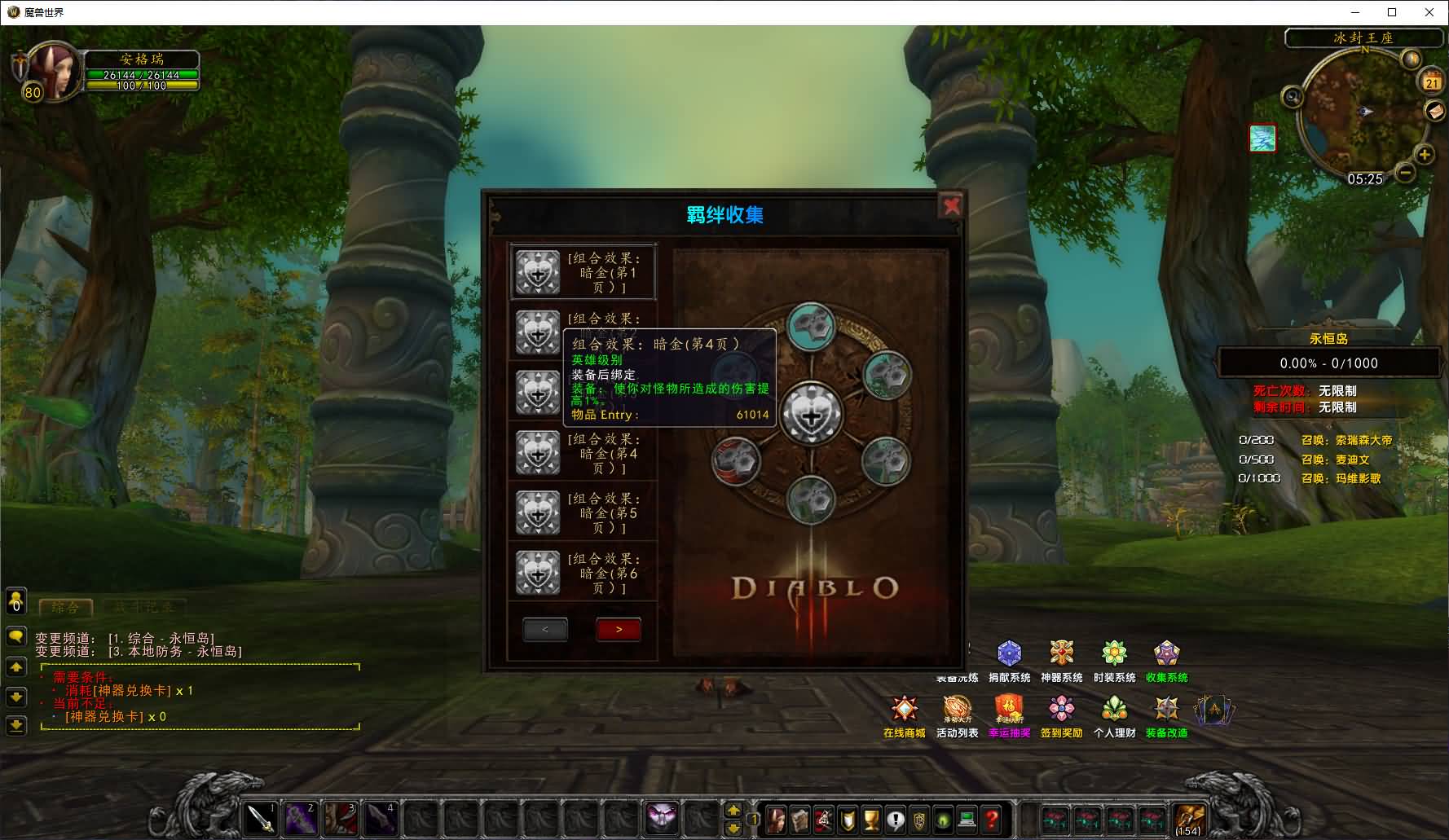Select 组合效果 暗金 第1页 entry
The image size is (1449, 840).
coord(583,272)
